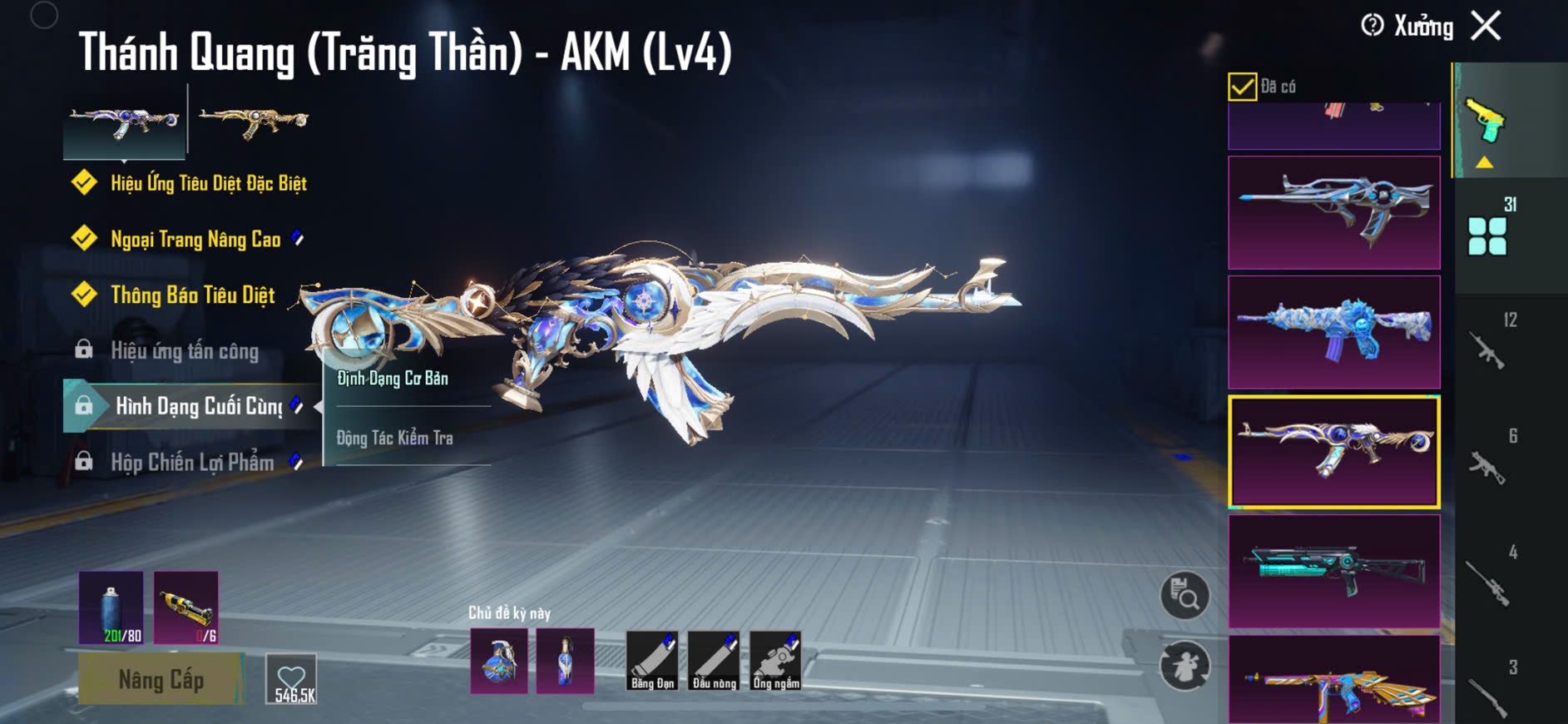Viewport: 1568px width, 724px height.
Task: Select the blue-white AKM variant thumbnail
Action: [125, 121]
